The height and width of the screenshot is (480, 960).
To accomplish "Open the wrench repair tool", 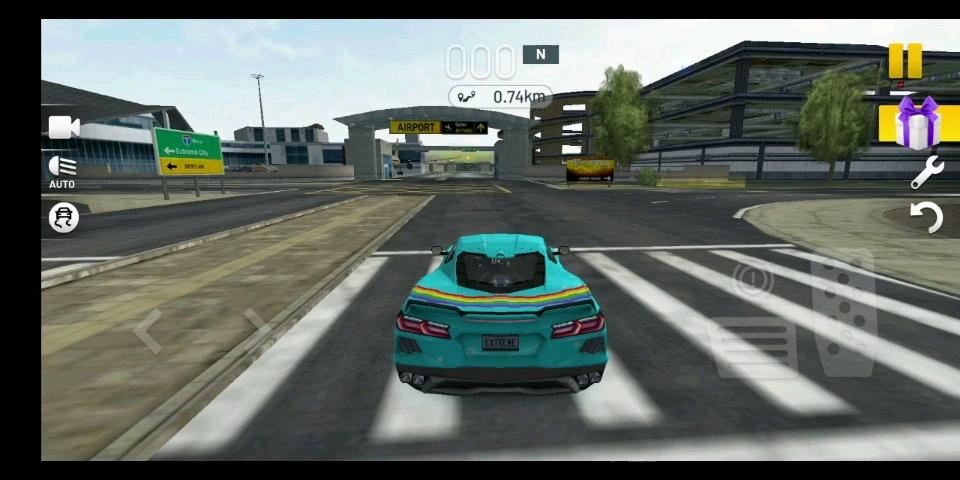I will (927, 172).
